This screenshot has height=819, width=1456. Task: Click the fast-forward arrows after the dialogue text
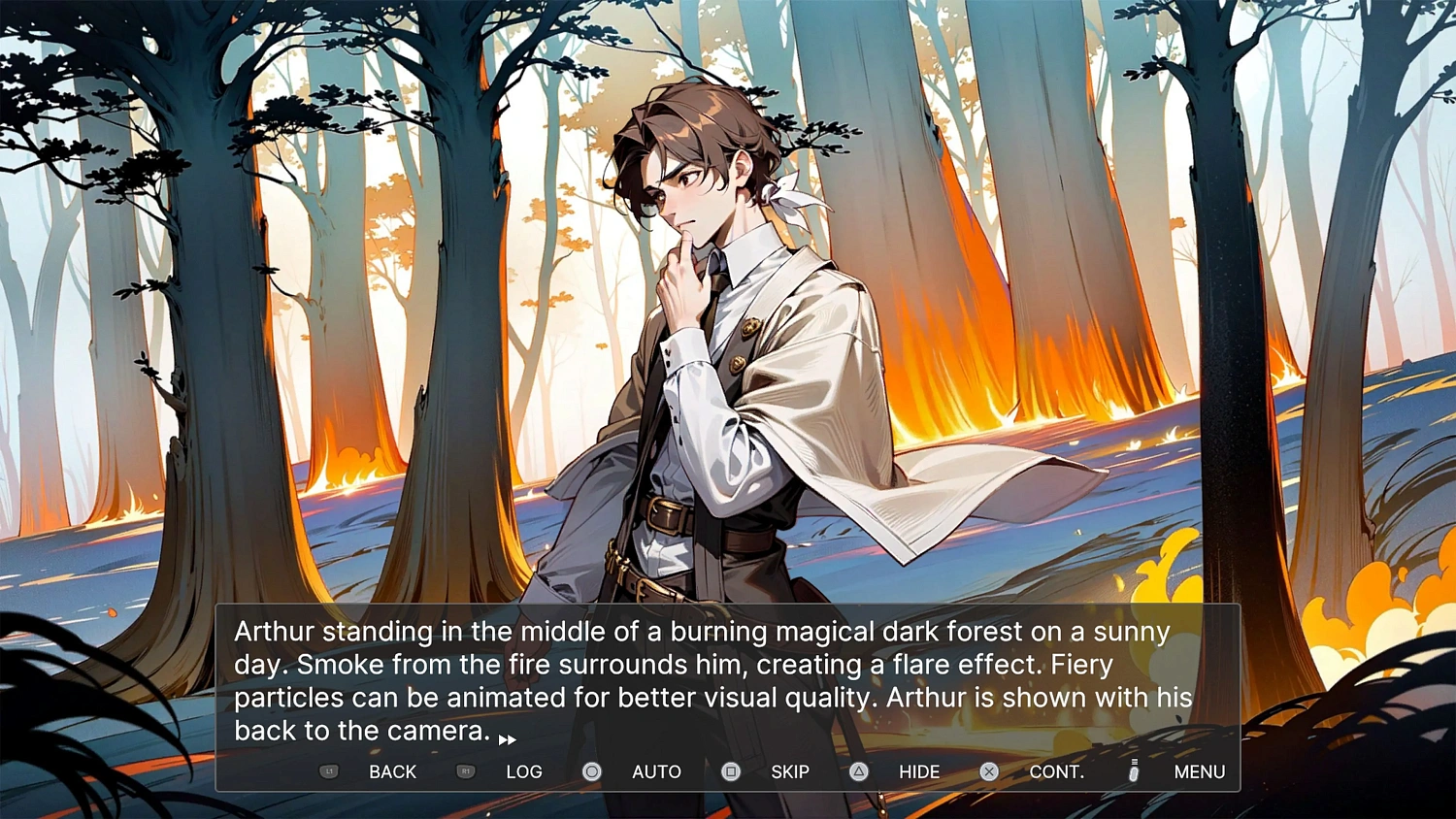point(507,738)
